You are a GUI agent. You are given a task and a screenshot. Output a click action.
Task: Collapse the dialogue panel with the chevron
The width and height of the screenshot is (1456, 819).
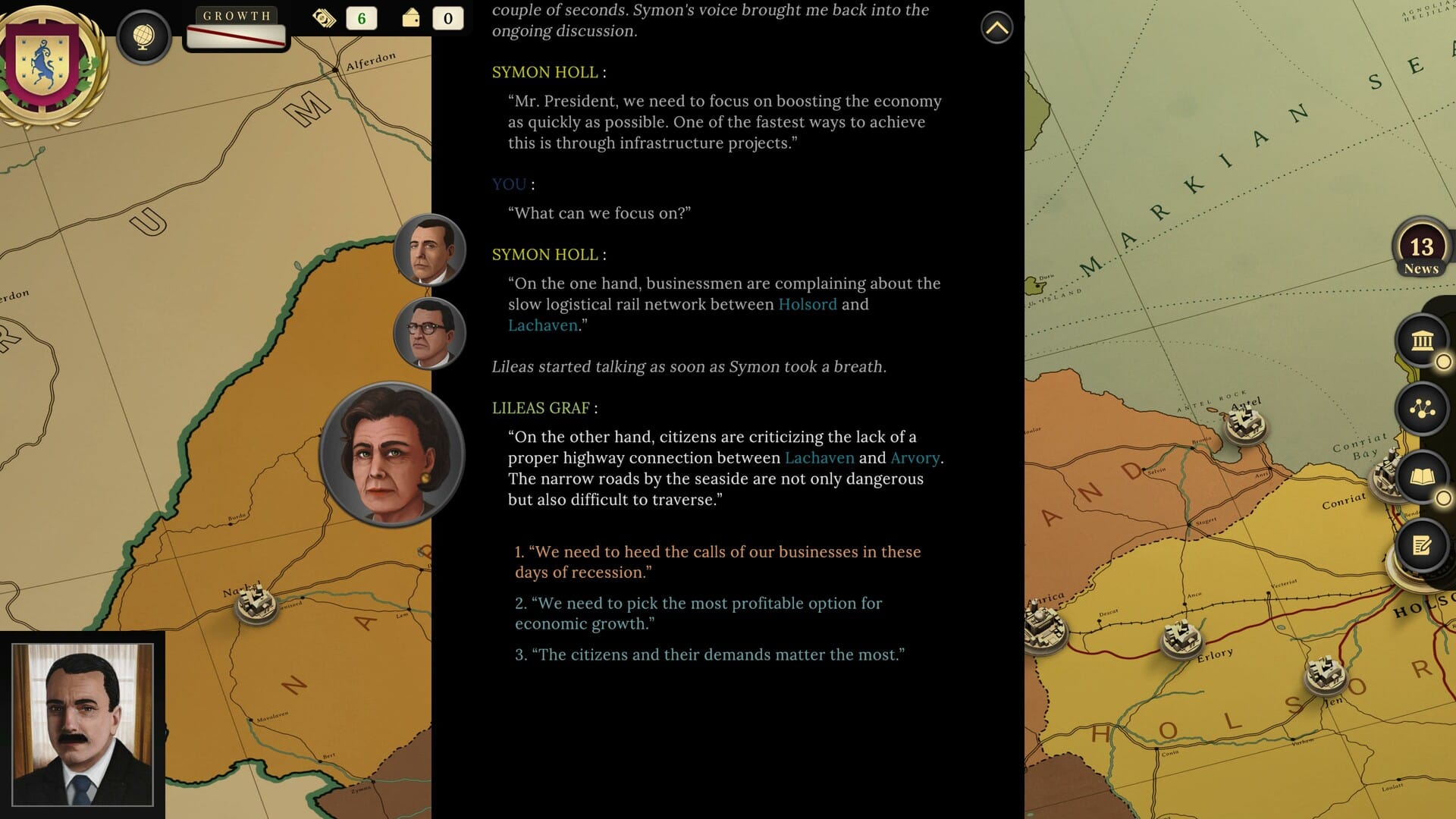(x=996, y=28)
